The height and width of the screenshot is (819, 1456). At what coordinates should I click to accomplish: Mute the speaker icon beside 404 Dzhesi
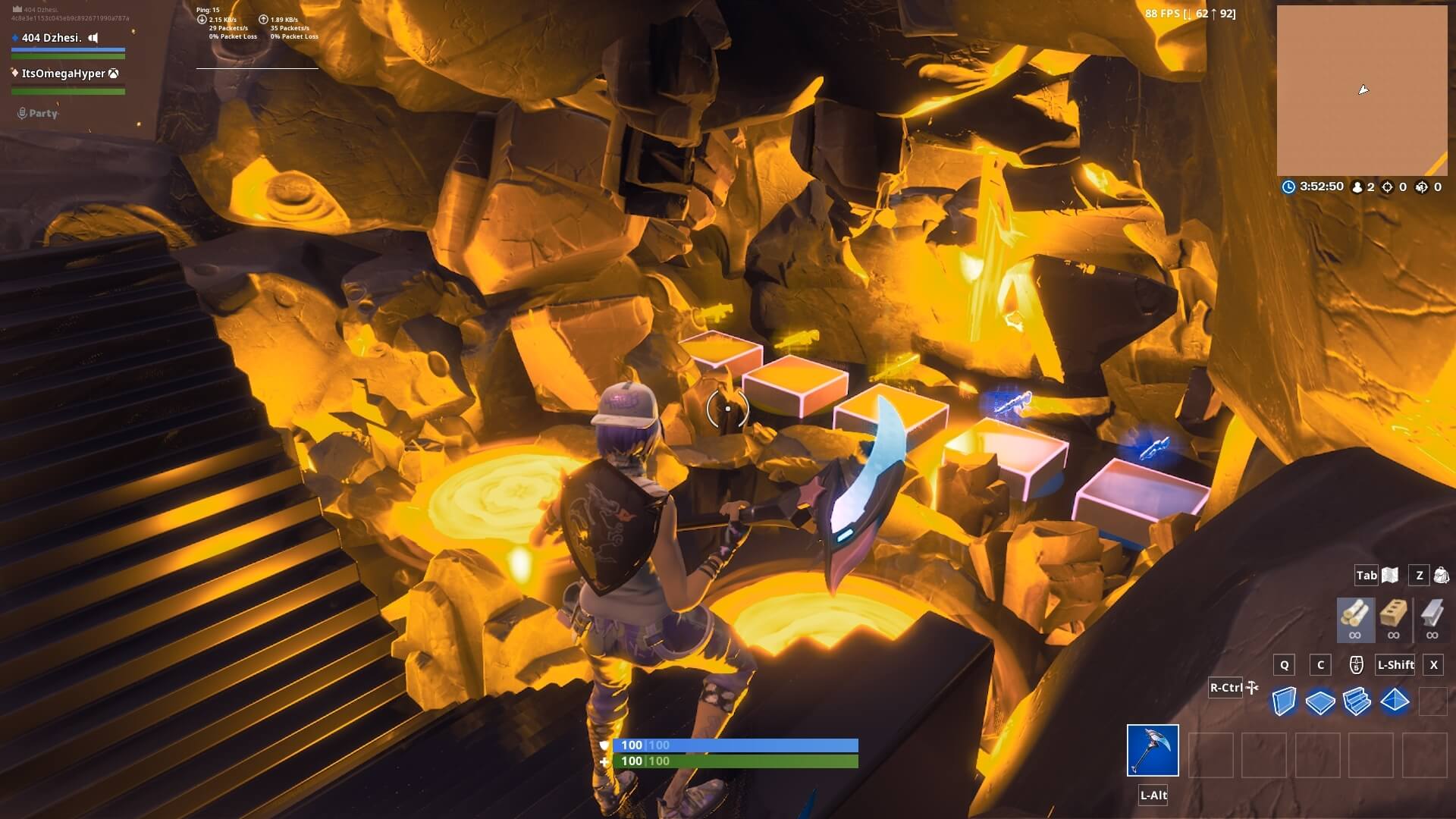(93, 36)
